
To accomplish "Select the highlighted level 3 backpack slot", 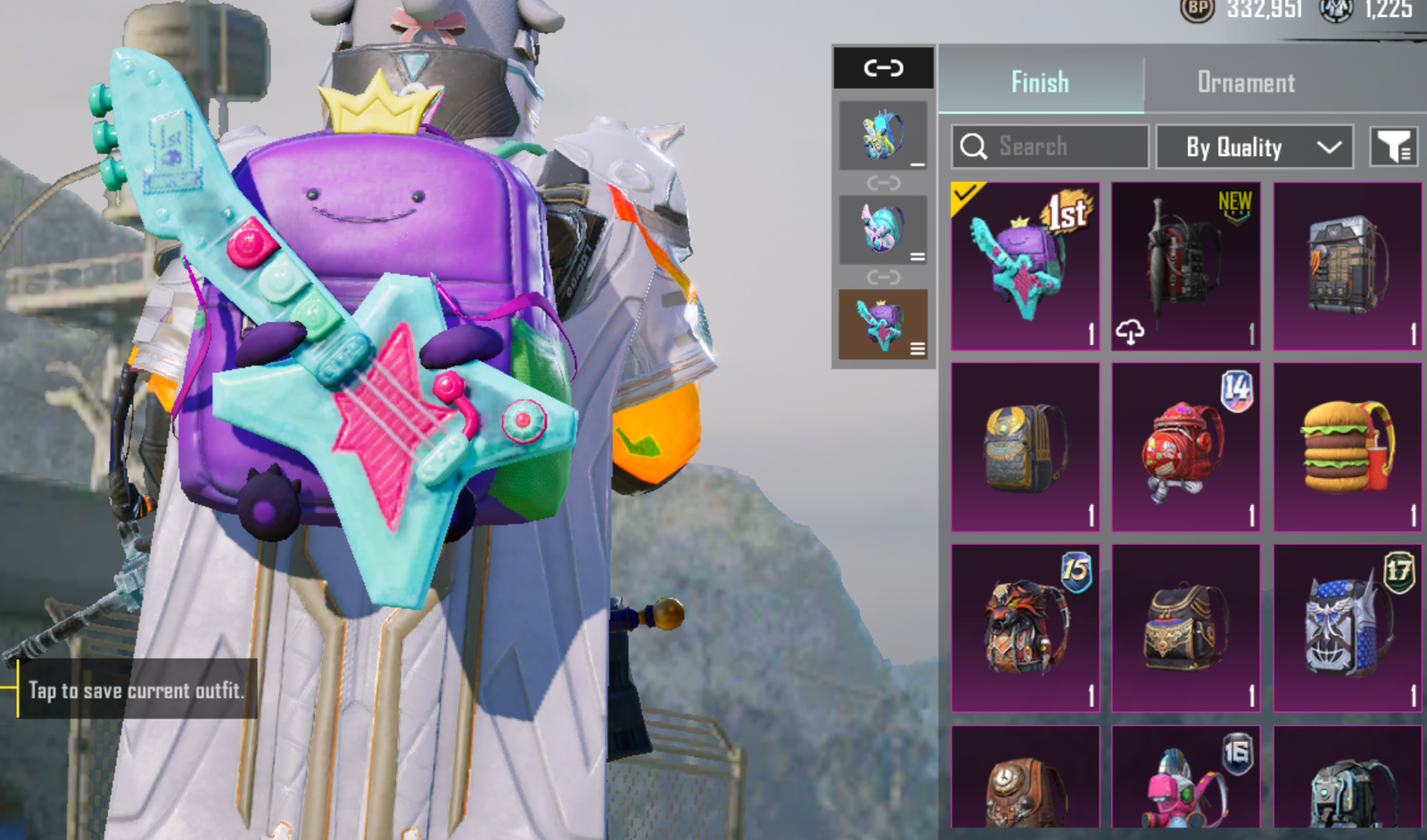I will tap(883, 324).
